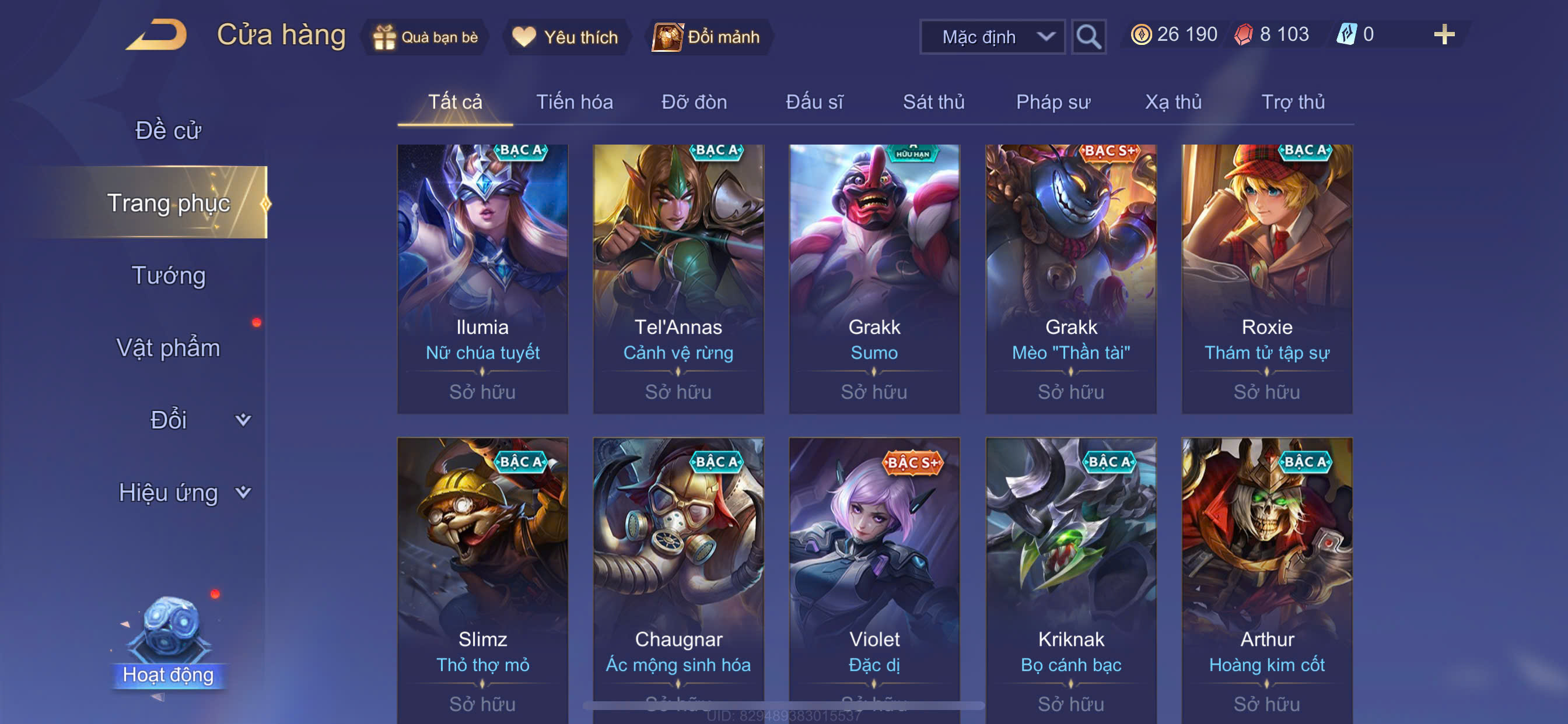Open the Tướng heroes section
1568x724 pixels.
click(x=168, y=276)
